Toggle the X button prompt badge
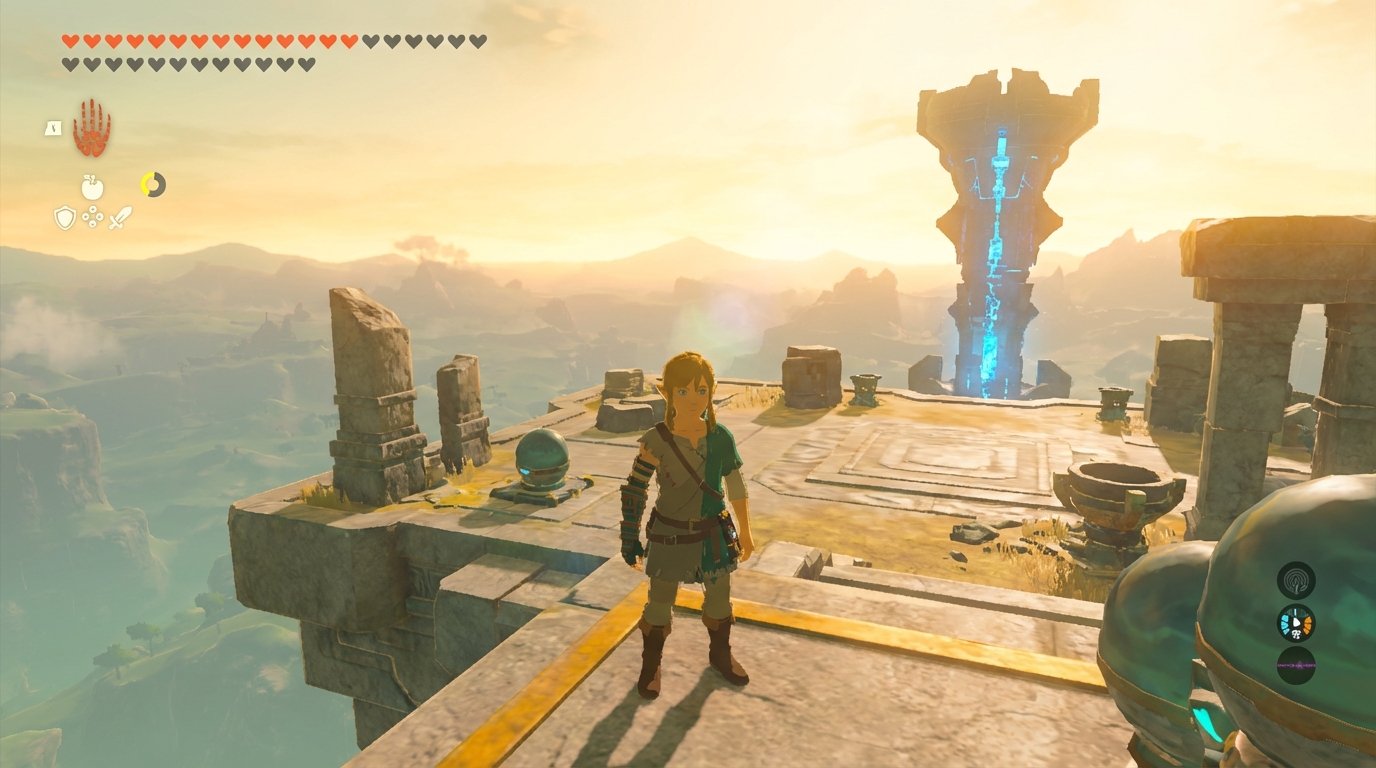 click(52, 128)
